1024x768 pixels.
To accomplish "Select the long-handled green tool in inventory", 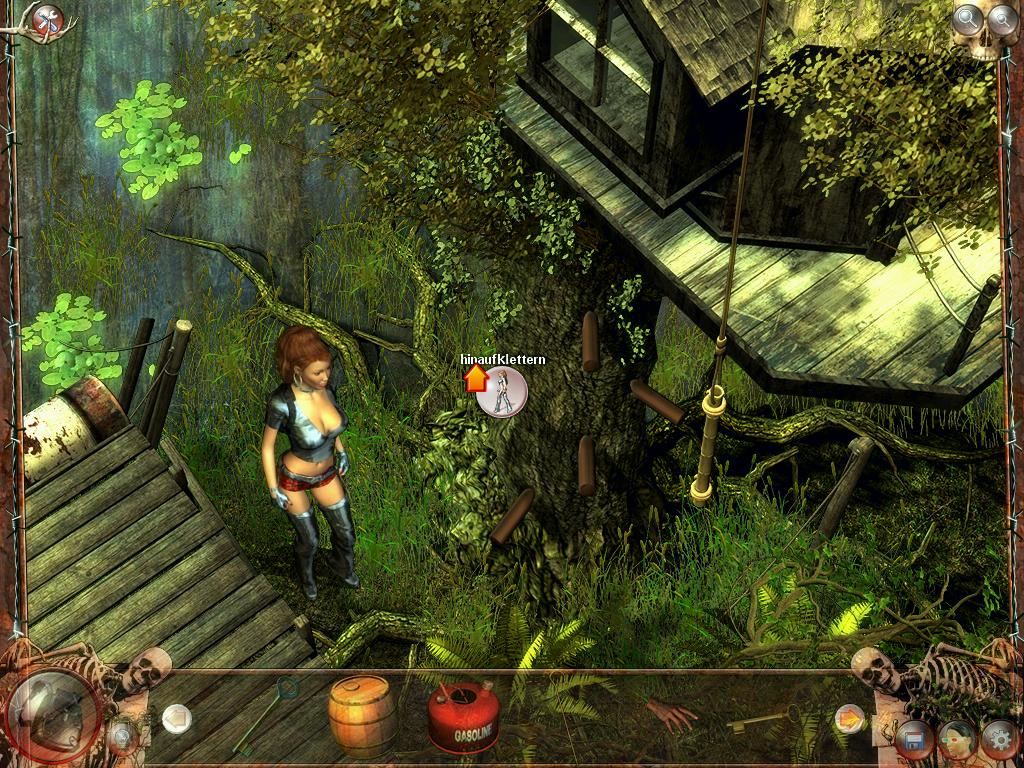I will point(265,714).
